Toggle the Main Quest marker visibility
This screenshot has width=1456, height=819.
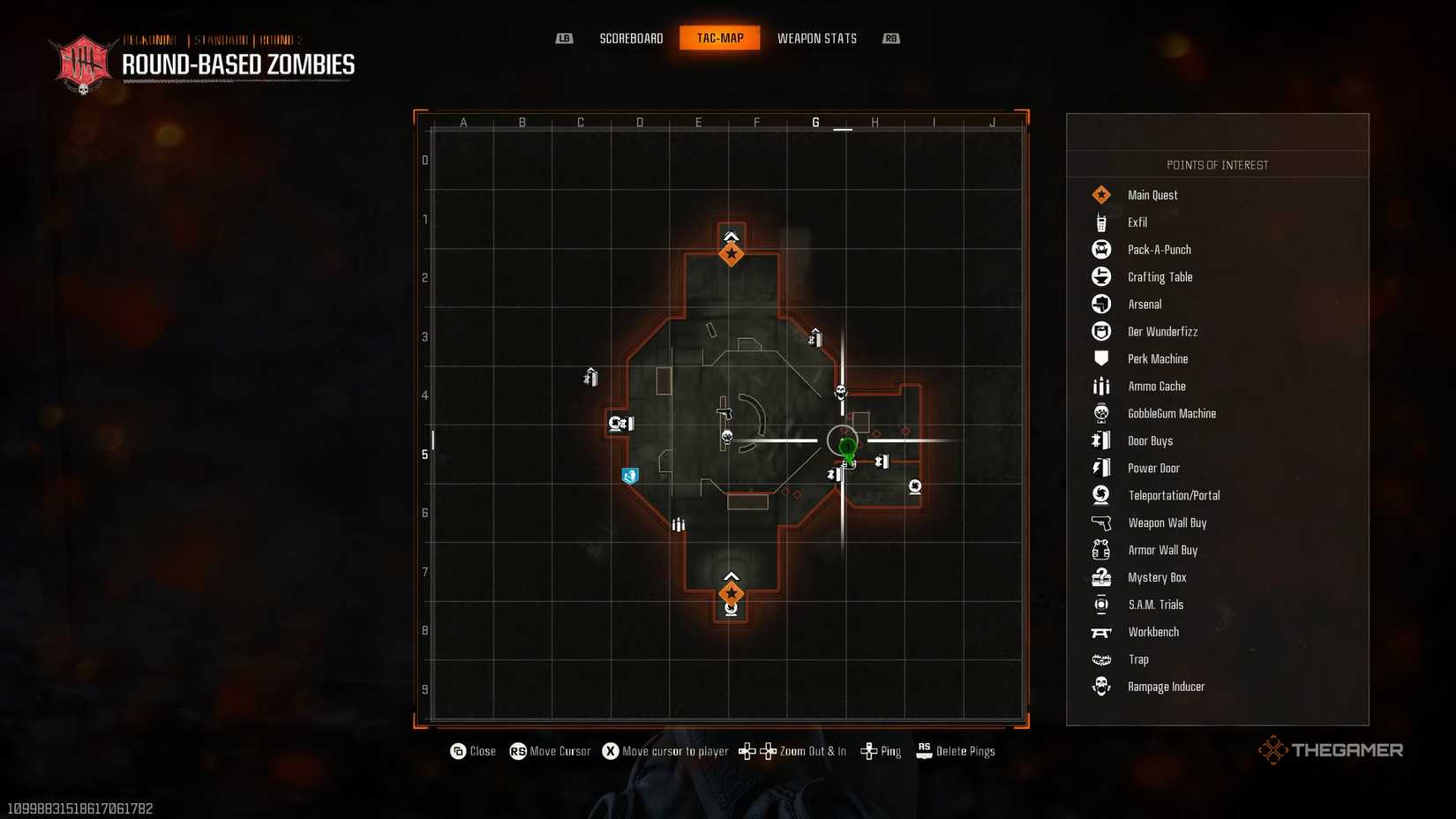click(1101, 194)
